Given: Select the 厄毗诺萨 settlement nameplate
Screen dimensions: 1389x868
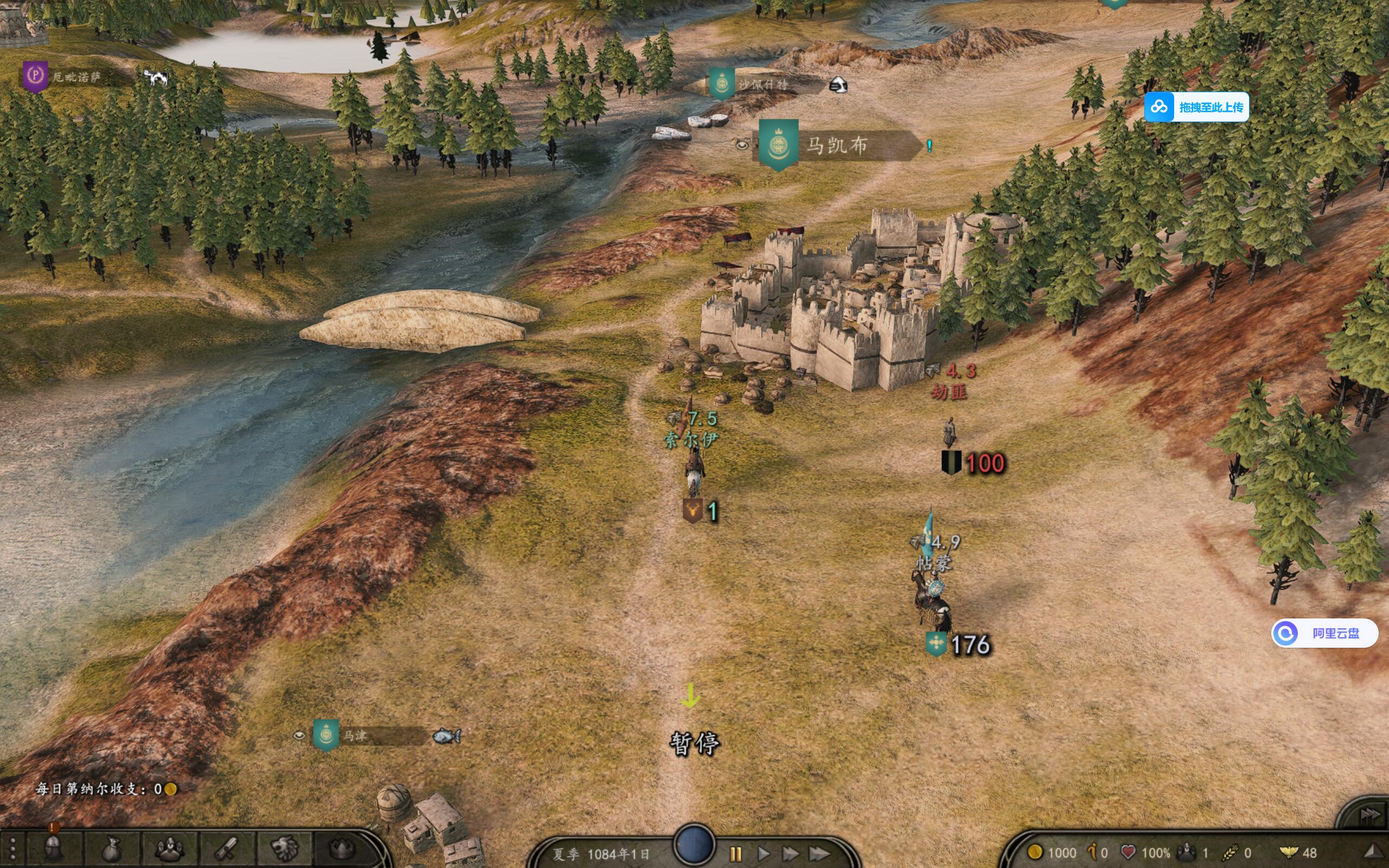Looking at the screenshot, I should click(x=77, y=76).
